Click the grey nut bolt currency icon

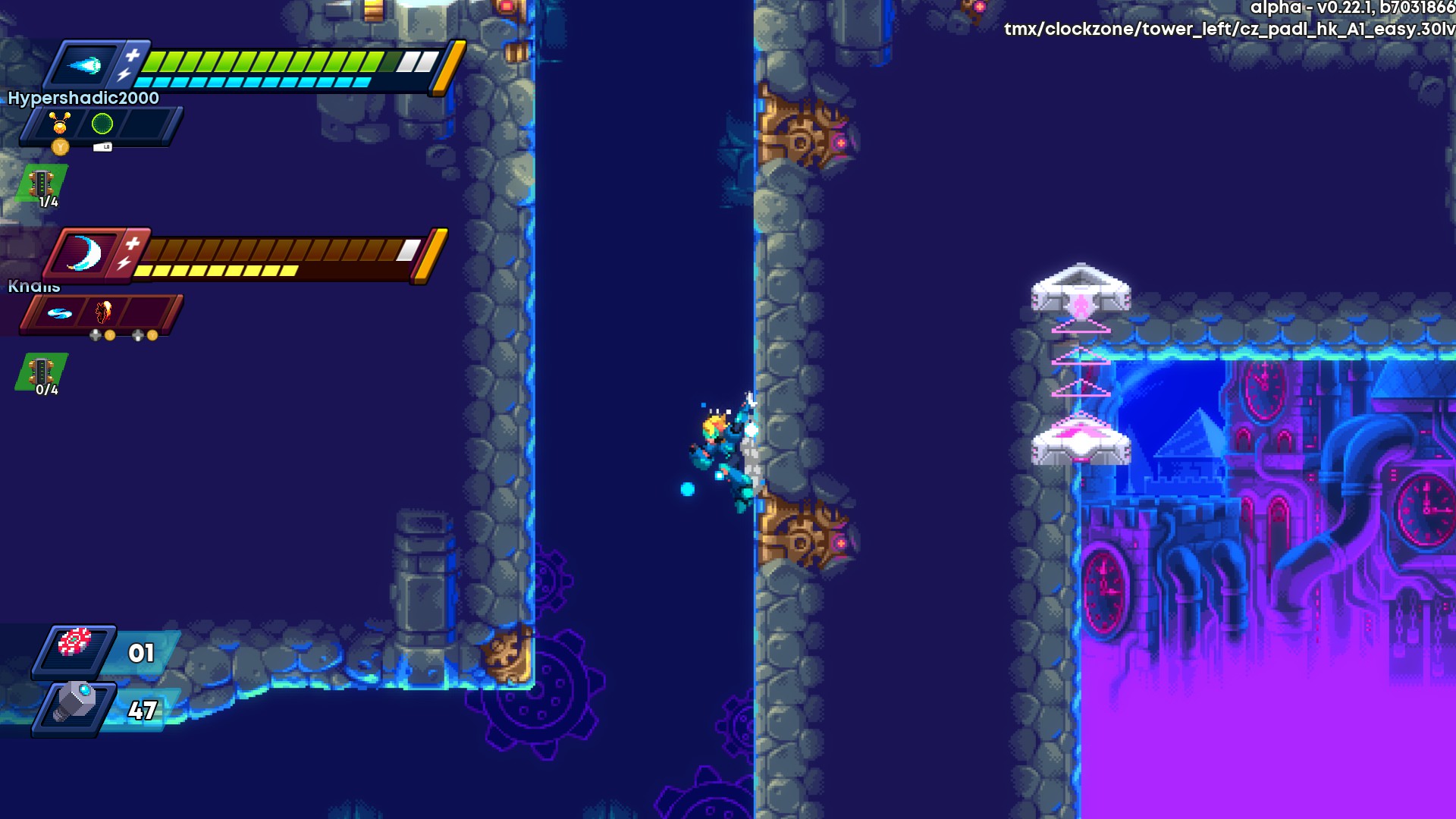click(74, 703)
